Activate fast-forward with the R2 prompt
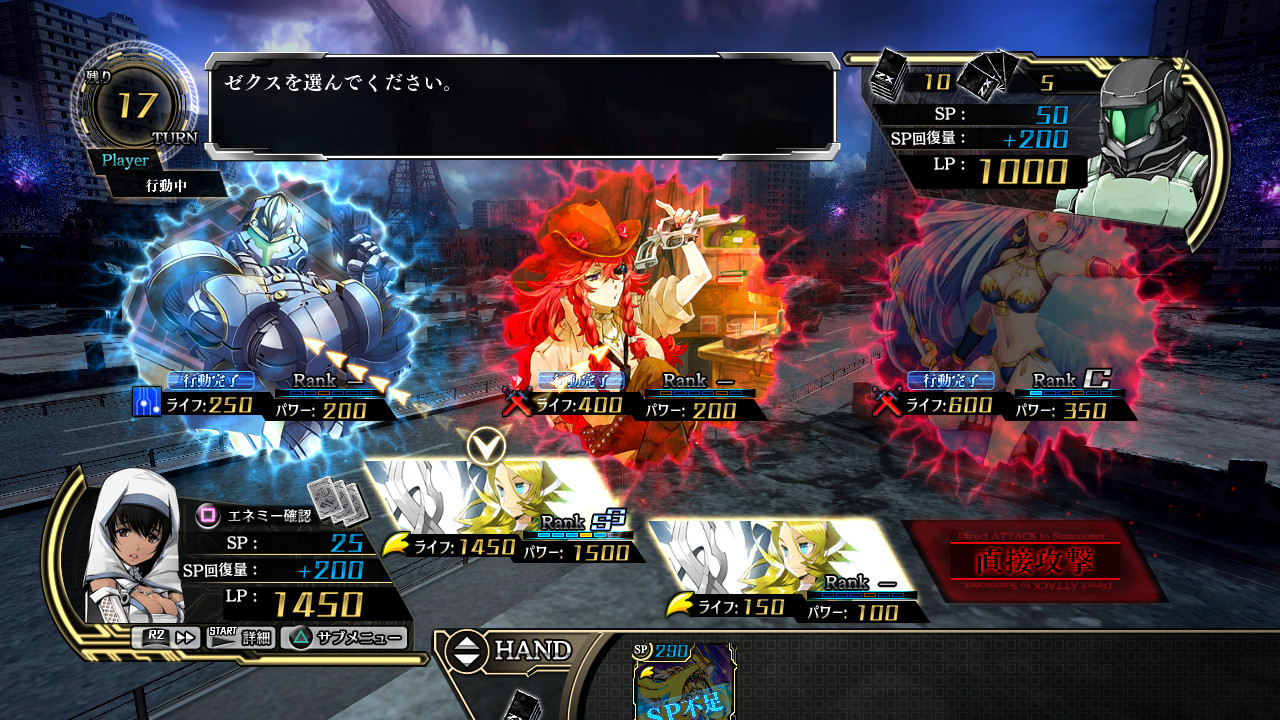Image resolution: width=1280 pixels, height=720 pixels. [x=165, y=638]
